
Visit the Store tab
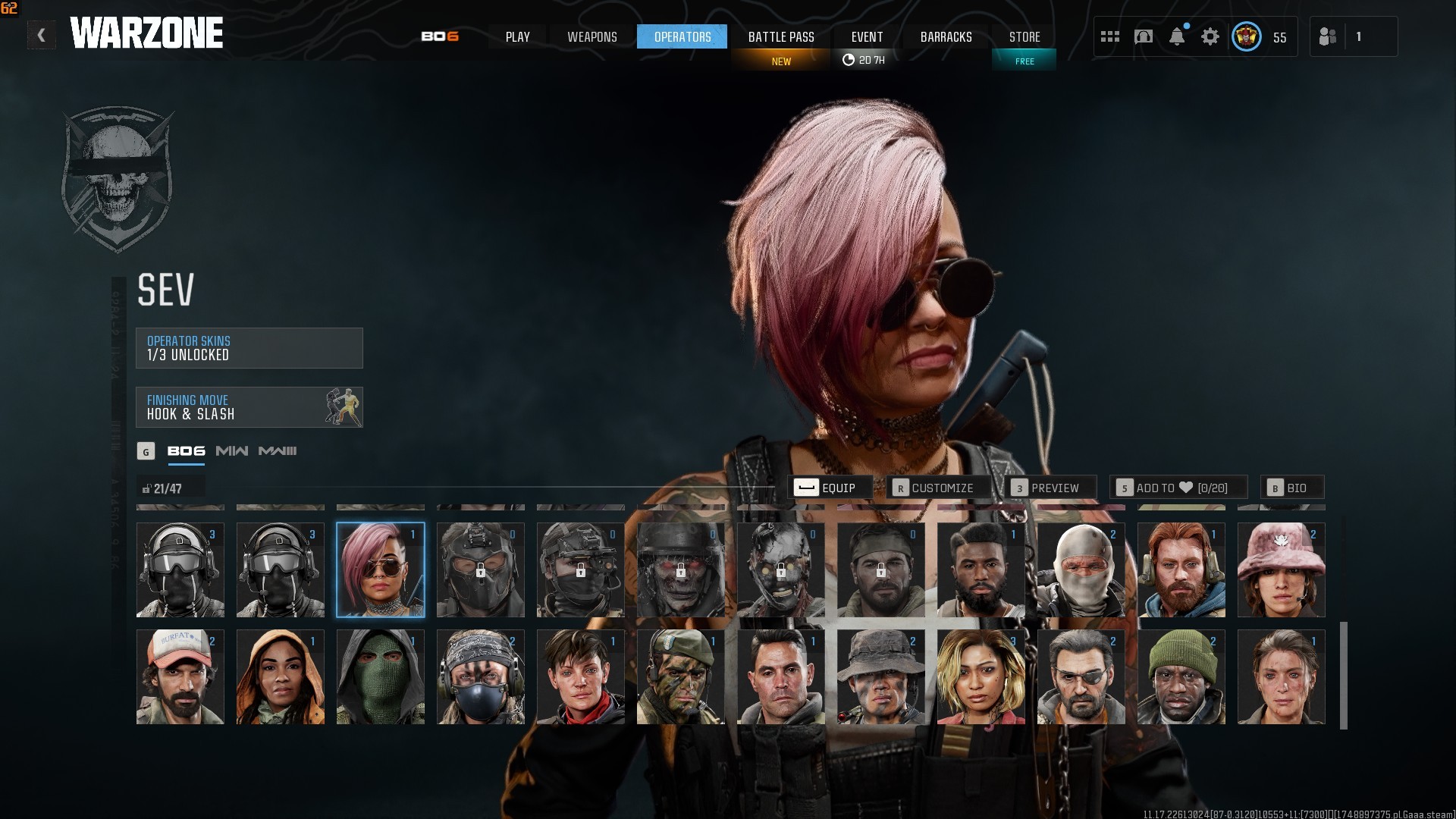[1024, 36]
